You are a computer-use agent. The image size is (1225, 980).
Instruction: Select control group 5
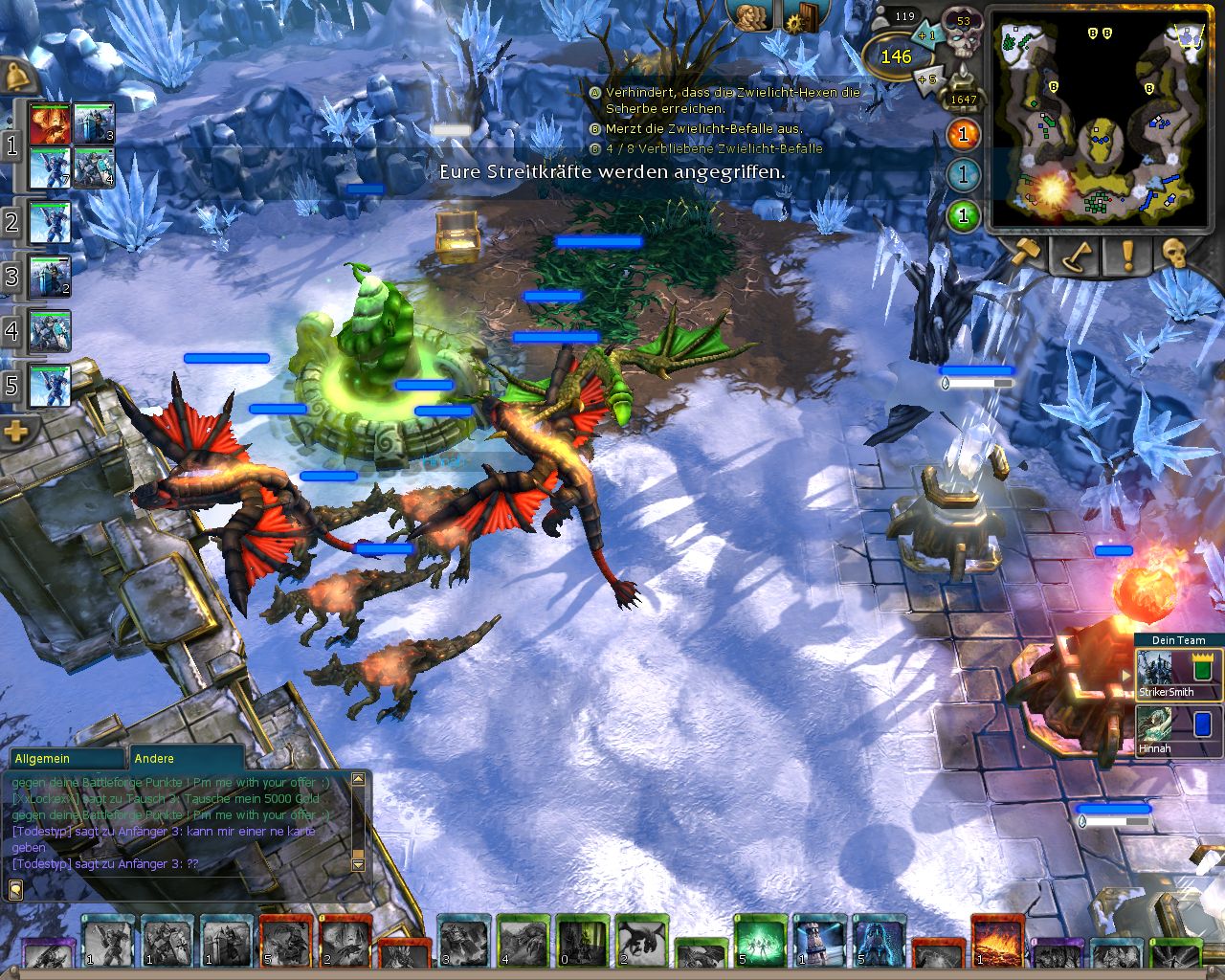pyautogui.click(x=12, y=386)
